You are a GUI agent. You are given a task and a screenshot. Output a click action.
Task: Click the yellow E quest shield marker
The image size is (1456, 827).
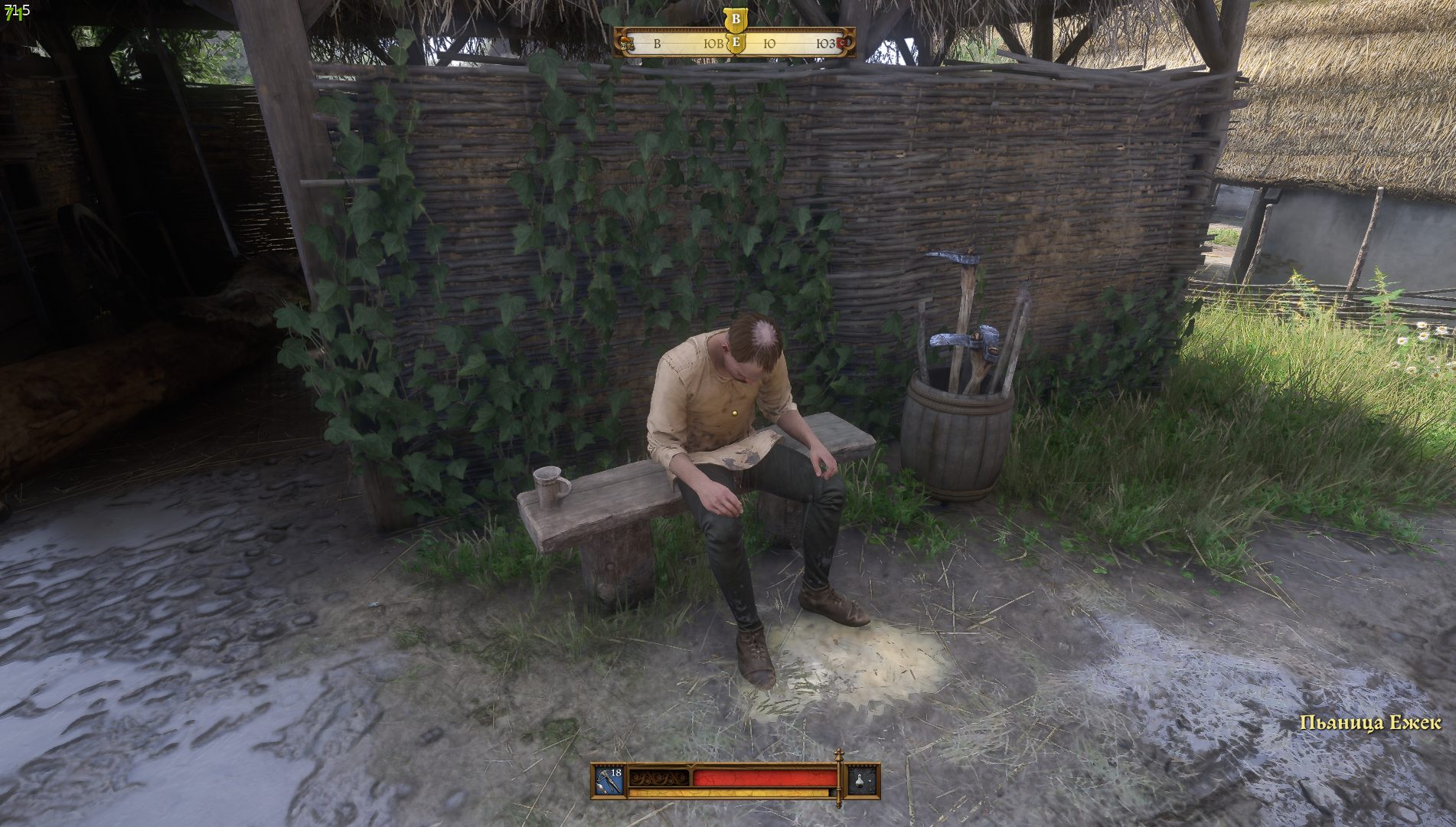click(736, 43)
